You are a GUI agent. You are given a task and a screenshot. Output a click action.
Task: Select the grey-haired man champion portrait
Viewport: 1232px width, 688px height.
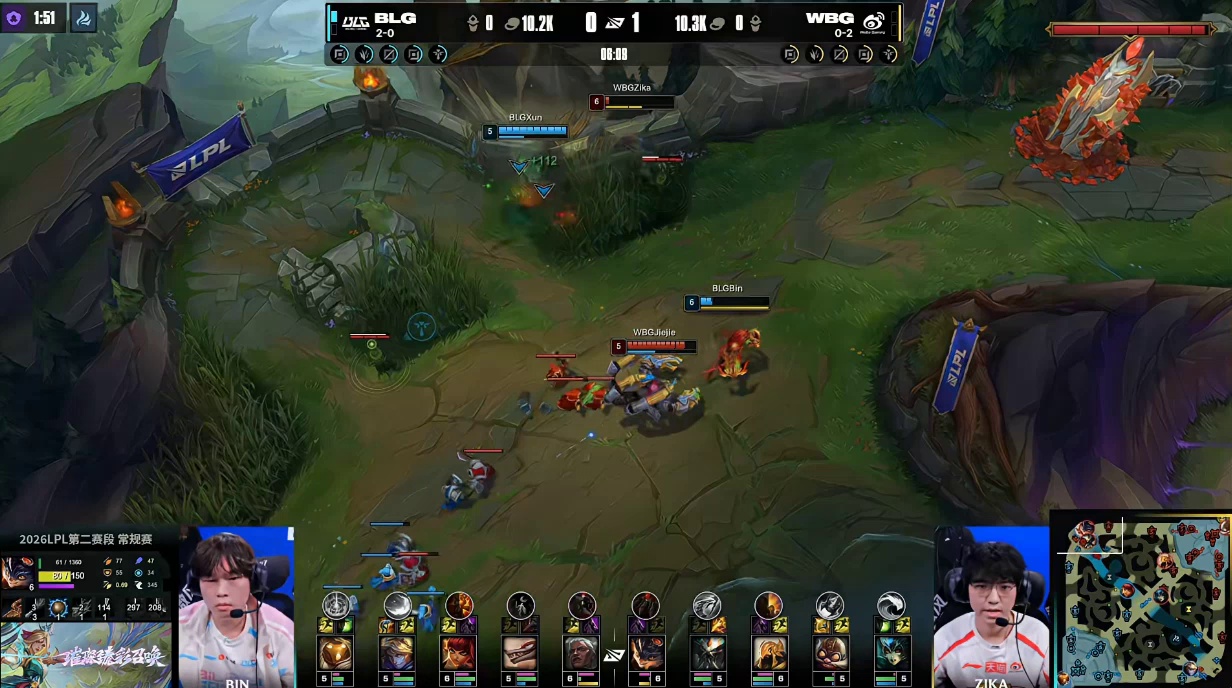pyautogui.click(x=582, y=653)
